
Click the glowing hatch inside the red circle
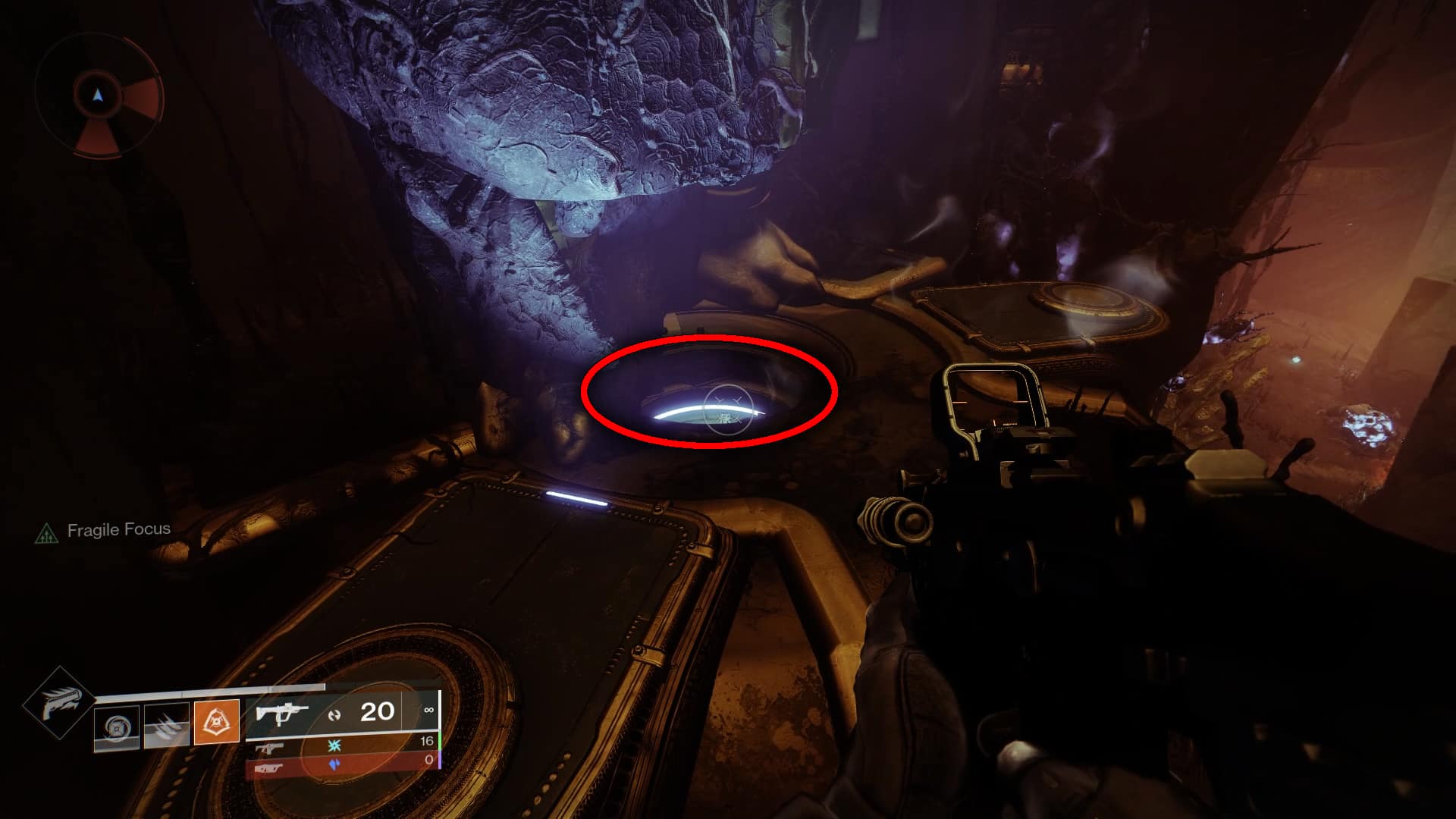(705, 413)
